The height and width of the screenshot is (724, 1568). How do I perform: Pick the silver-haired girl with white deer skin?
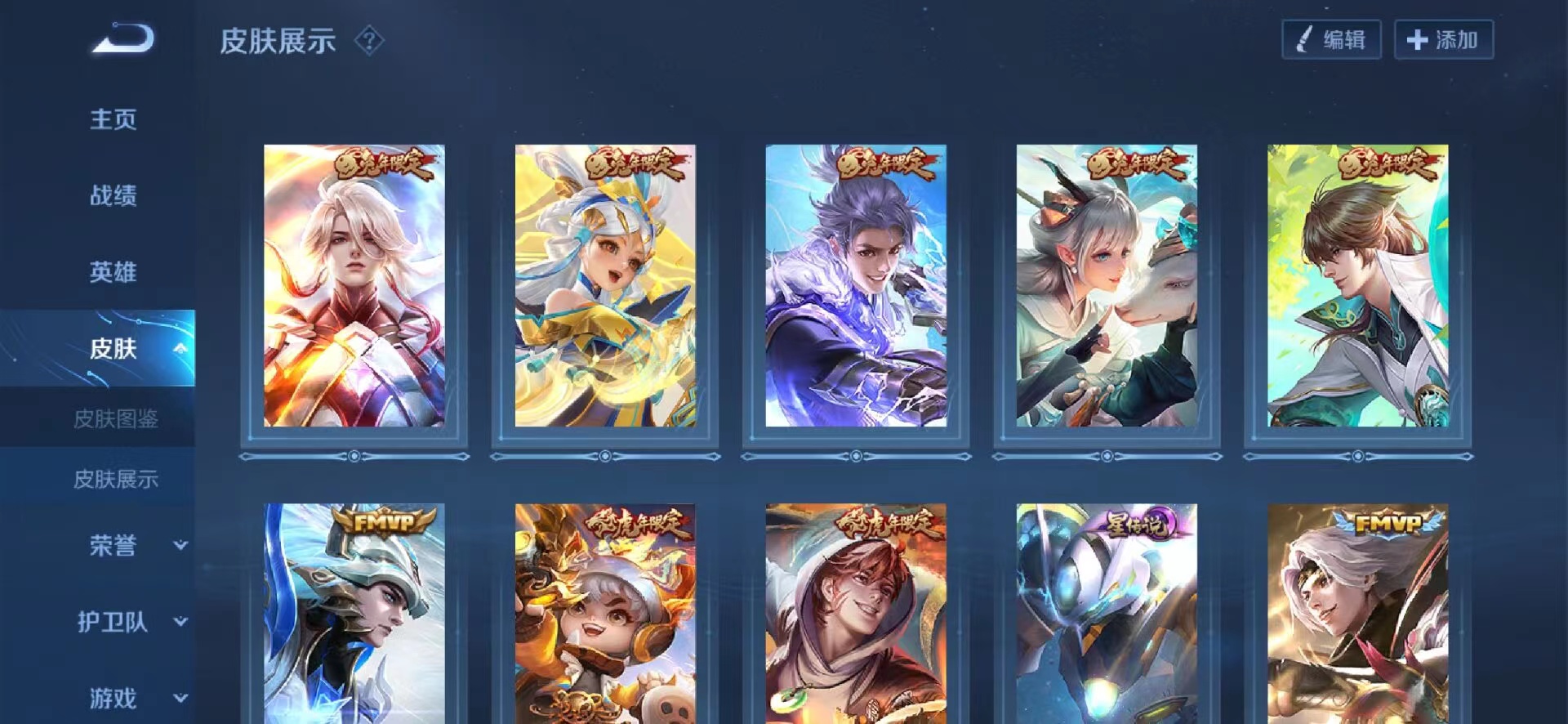tap(1107, 286)
